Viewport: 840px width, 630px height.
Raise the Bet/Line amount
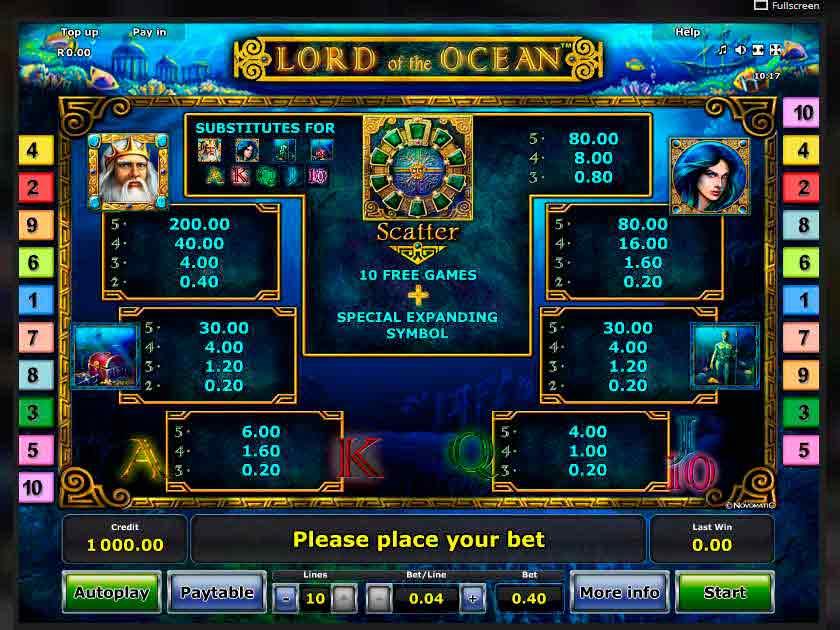coord(472,599)
